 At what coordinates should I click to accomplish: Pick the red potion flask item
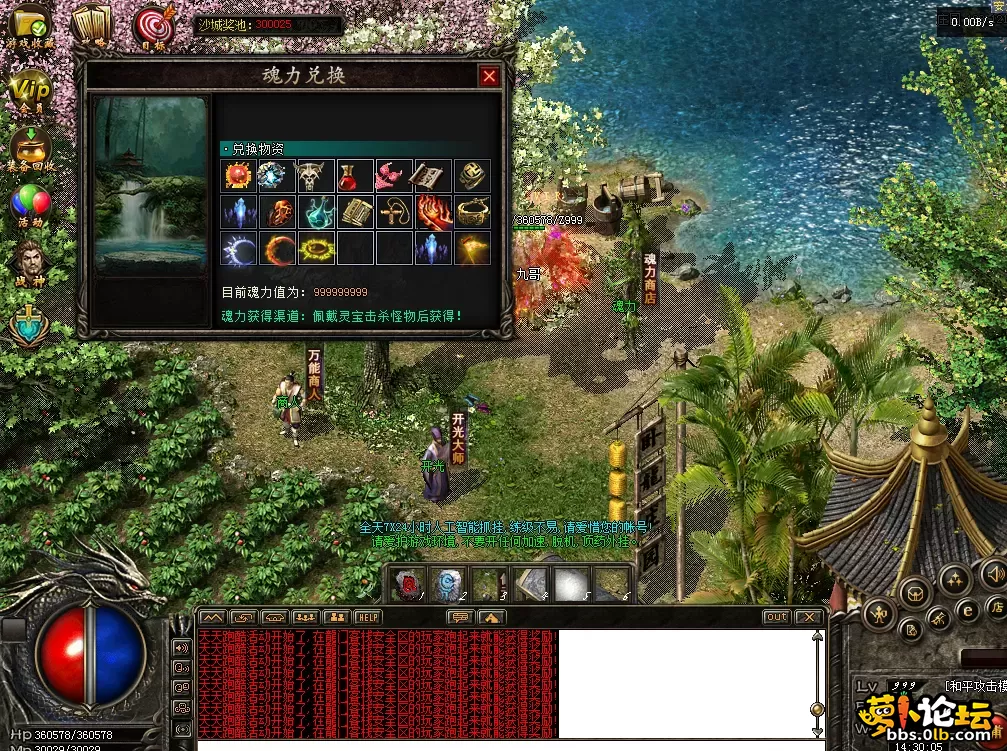(356, 176)
